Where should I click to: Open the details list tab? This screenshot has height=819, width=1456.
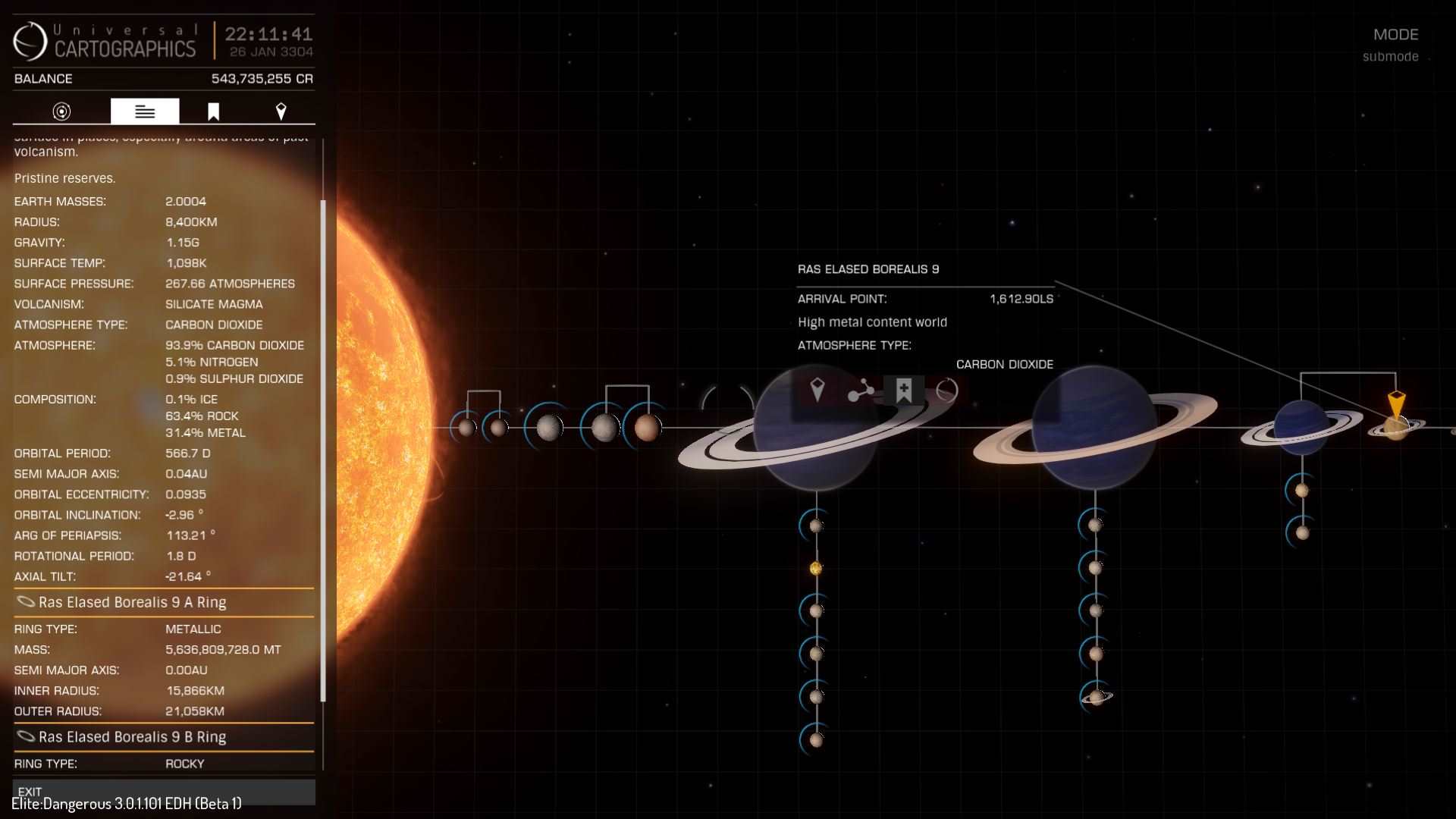[x=145, y=111]
